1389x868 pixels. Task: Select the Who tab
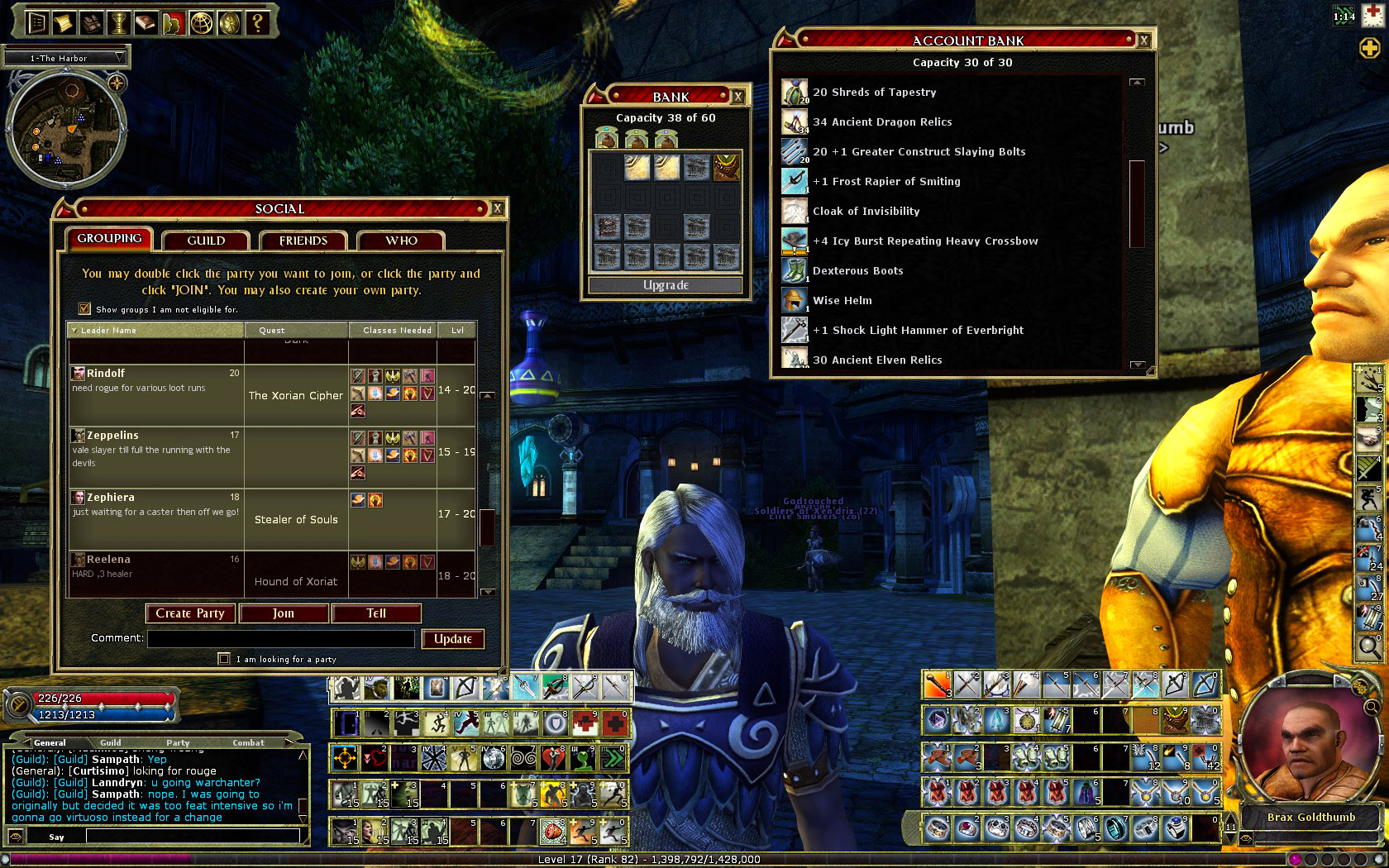[401, 241]
